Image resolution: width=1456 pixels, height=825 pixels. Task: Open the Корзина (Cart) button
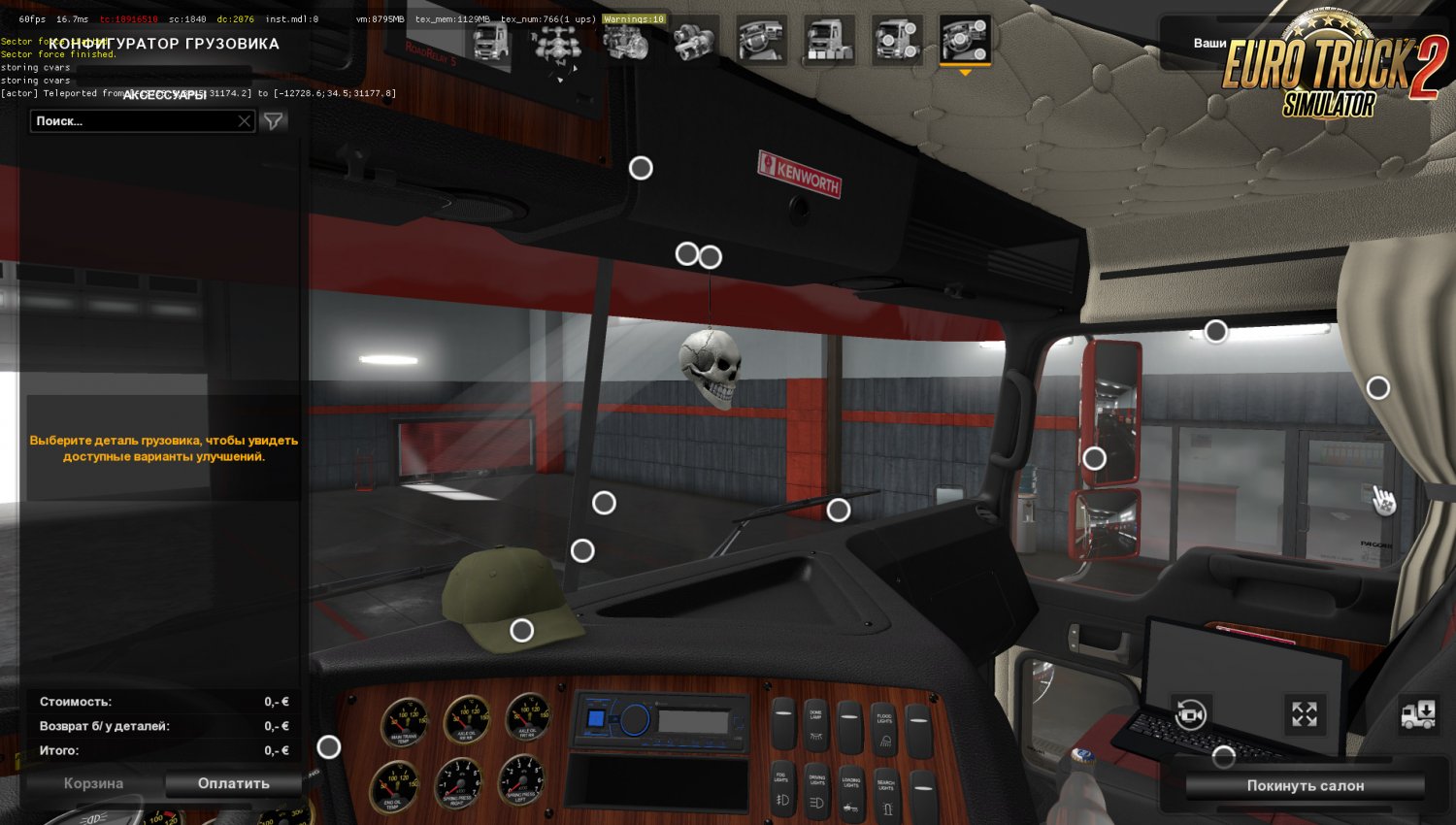(93, 783)
